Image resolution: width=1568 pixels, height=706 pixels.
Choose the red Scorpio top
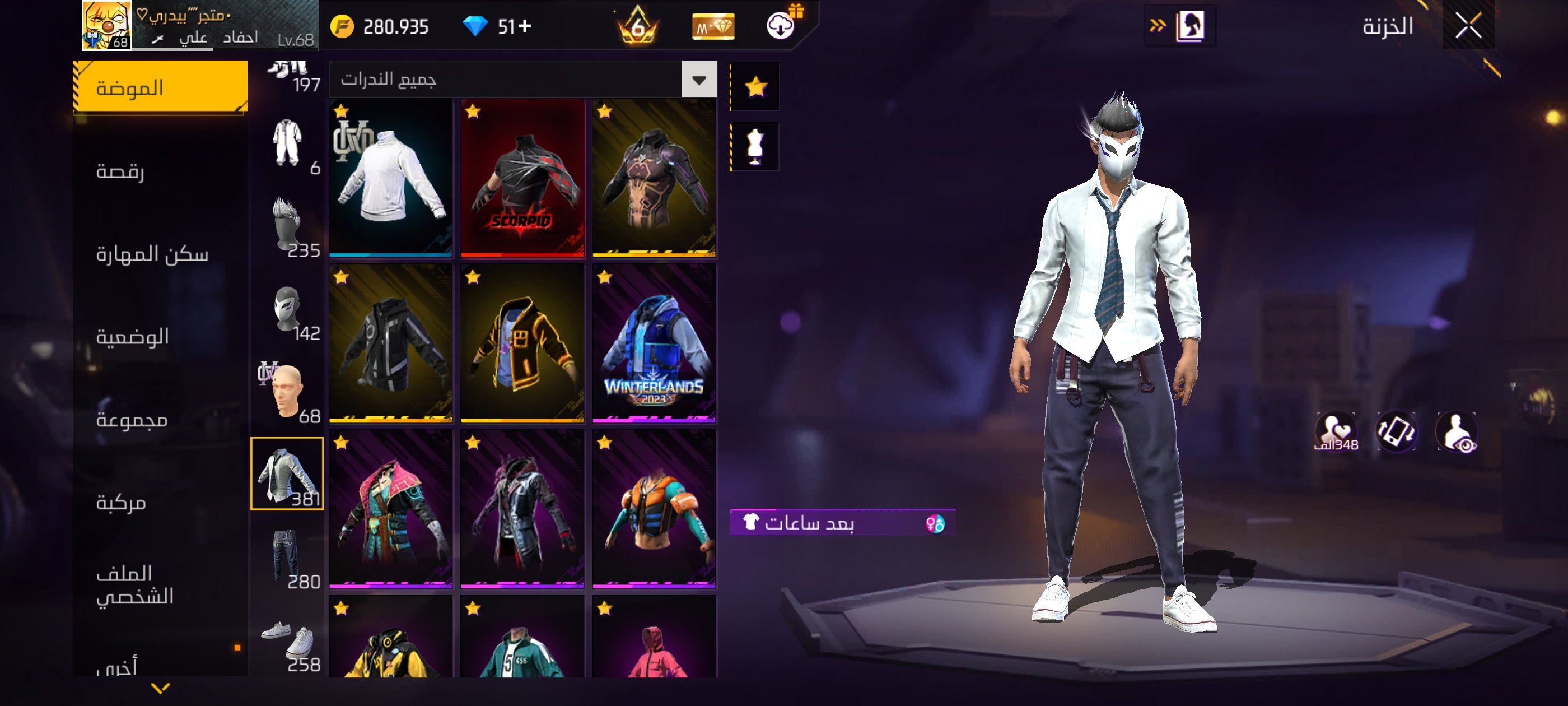(x=522, y=177)
